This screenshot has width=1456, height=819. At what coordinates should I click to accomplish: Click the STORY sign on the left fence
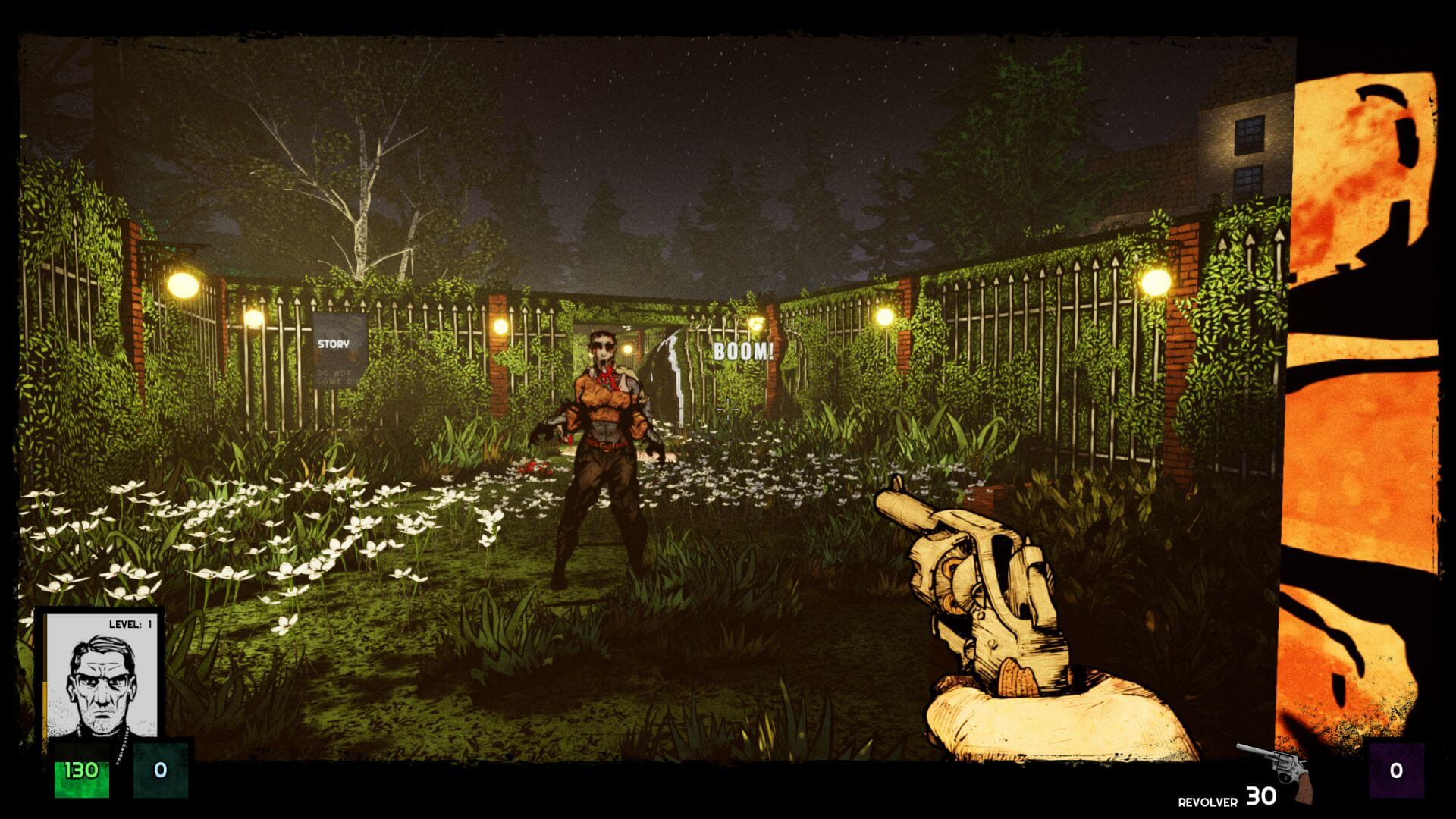332,344
